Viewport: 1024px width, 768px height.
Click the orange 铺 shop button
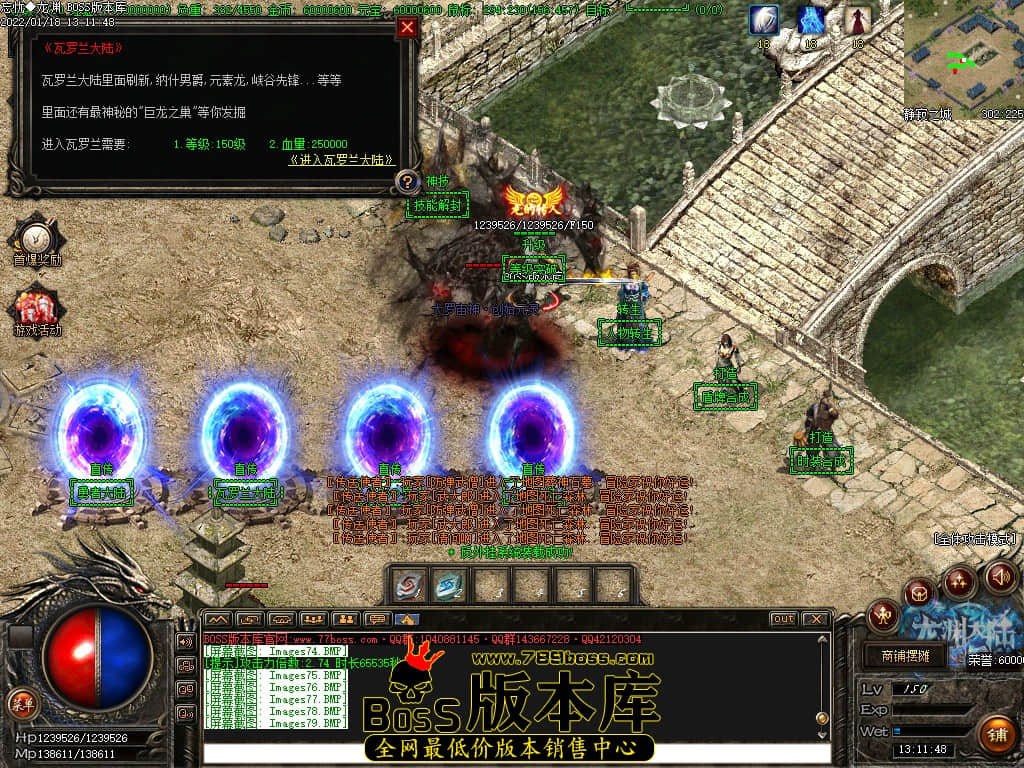[996, 735]
